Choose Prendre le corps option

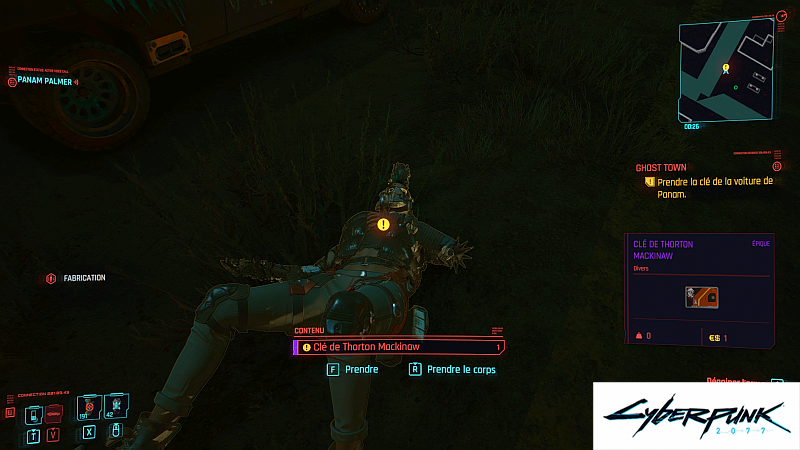(460, 369)
